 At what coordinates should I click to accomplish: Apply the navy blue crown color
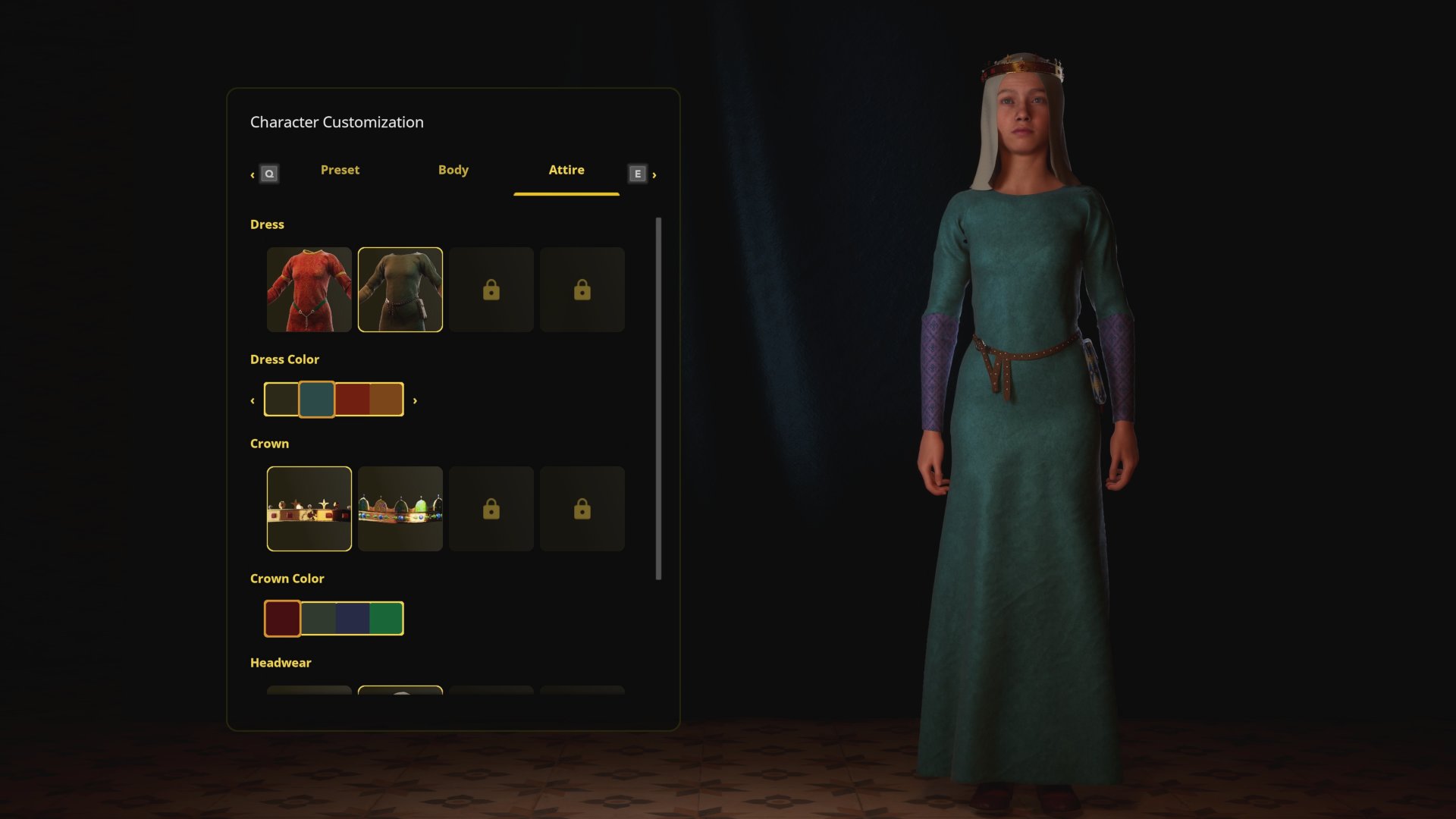[353, 619]
